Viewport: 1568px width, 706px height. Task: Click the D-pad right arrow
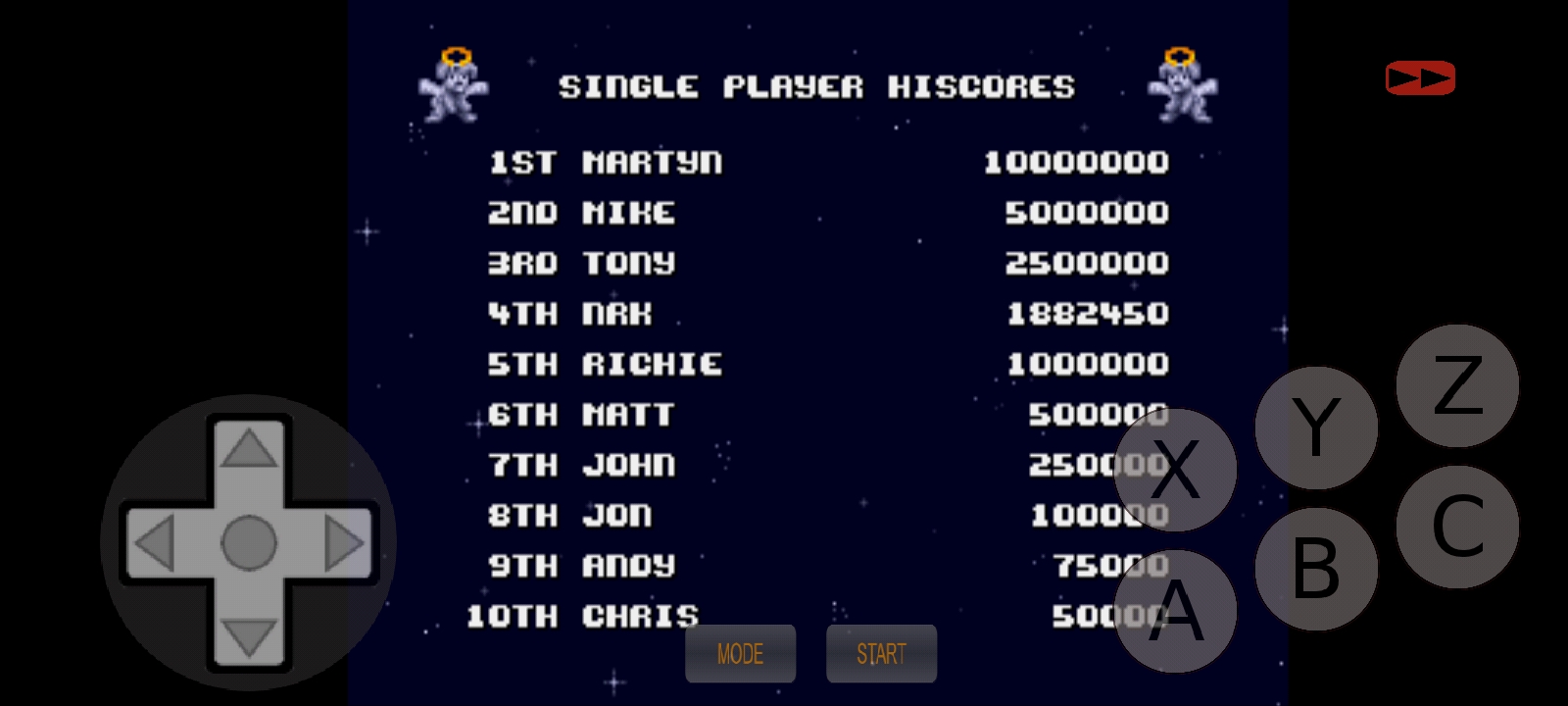pyautogui.click(x=343, y=543)
